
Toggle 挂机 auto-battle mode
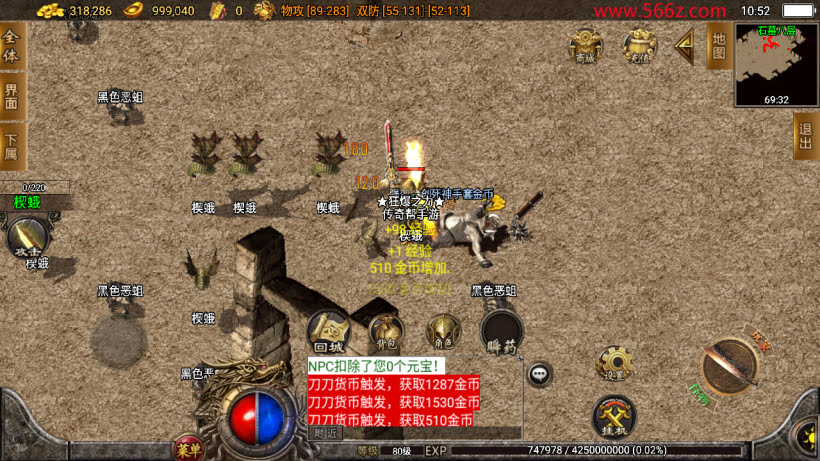click(614, 416)
